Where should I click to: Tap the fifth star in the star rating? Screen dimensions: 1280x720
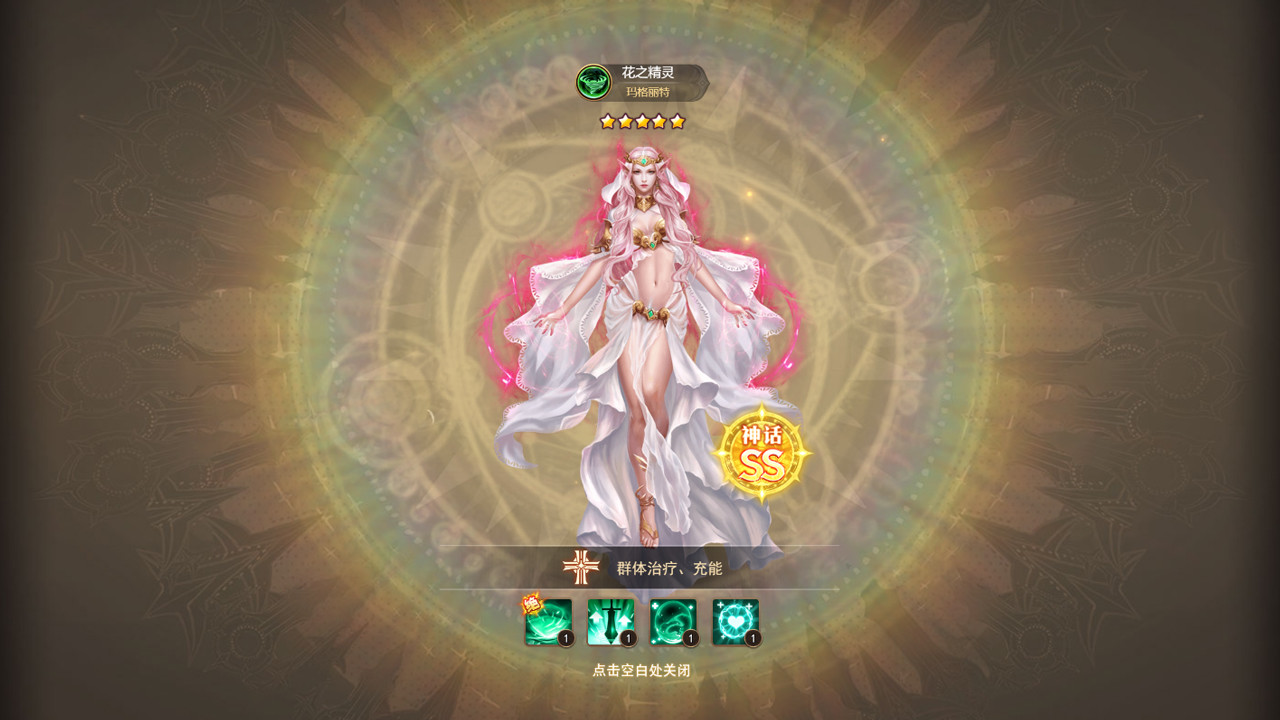coord(678,120)
